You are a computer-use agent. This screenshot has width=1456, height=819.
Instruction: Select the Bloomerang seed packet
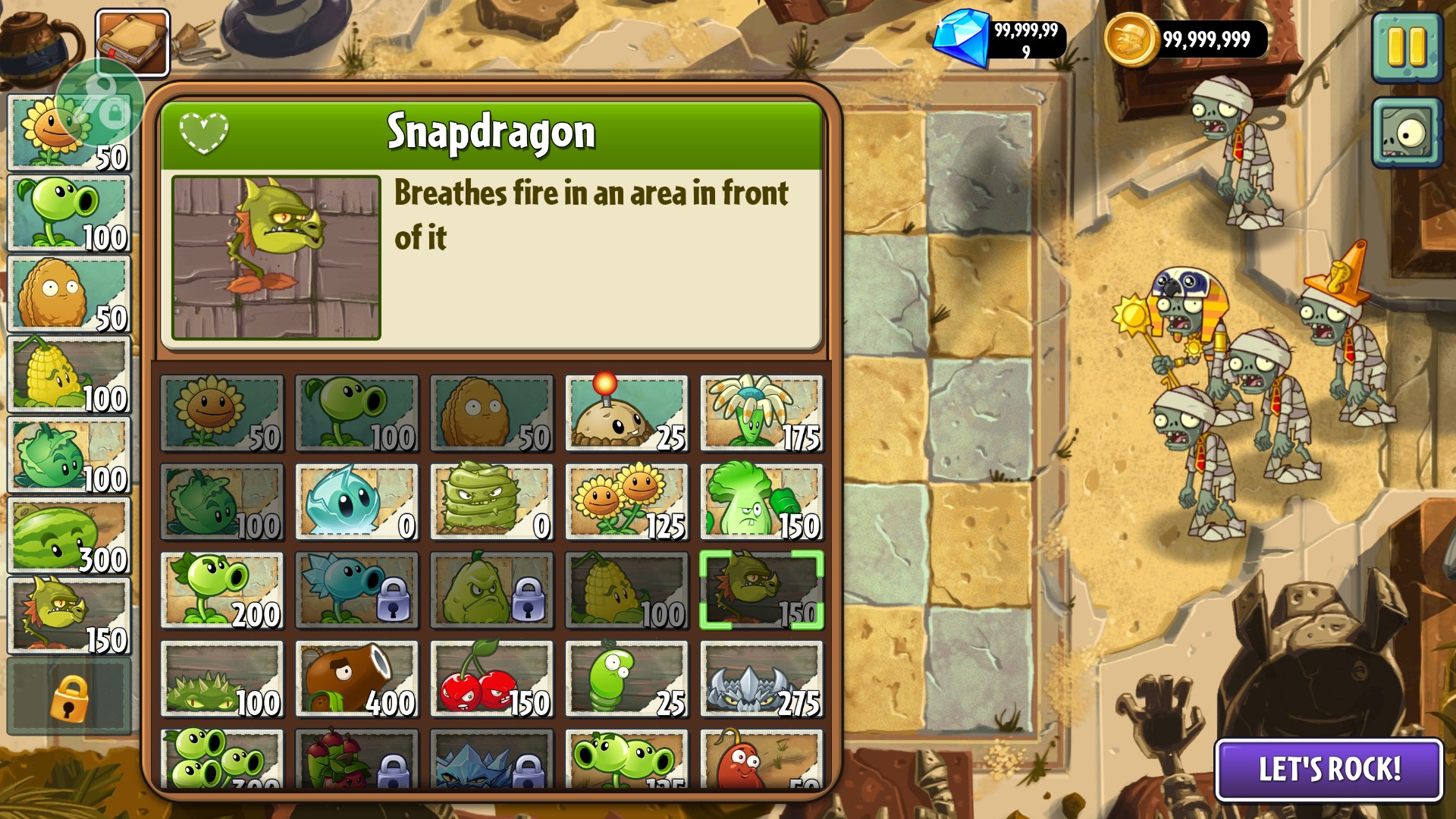pos(761,414)
